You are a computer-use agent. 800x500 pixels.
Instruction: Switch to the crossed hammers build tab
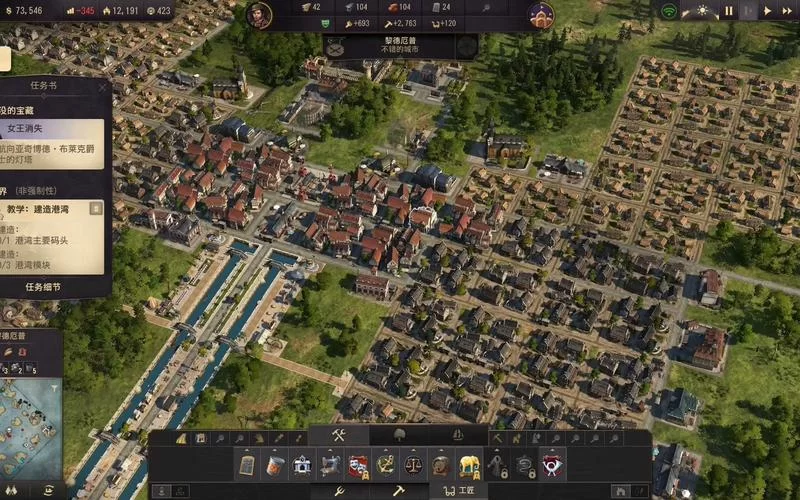point(338,435)
